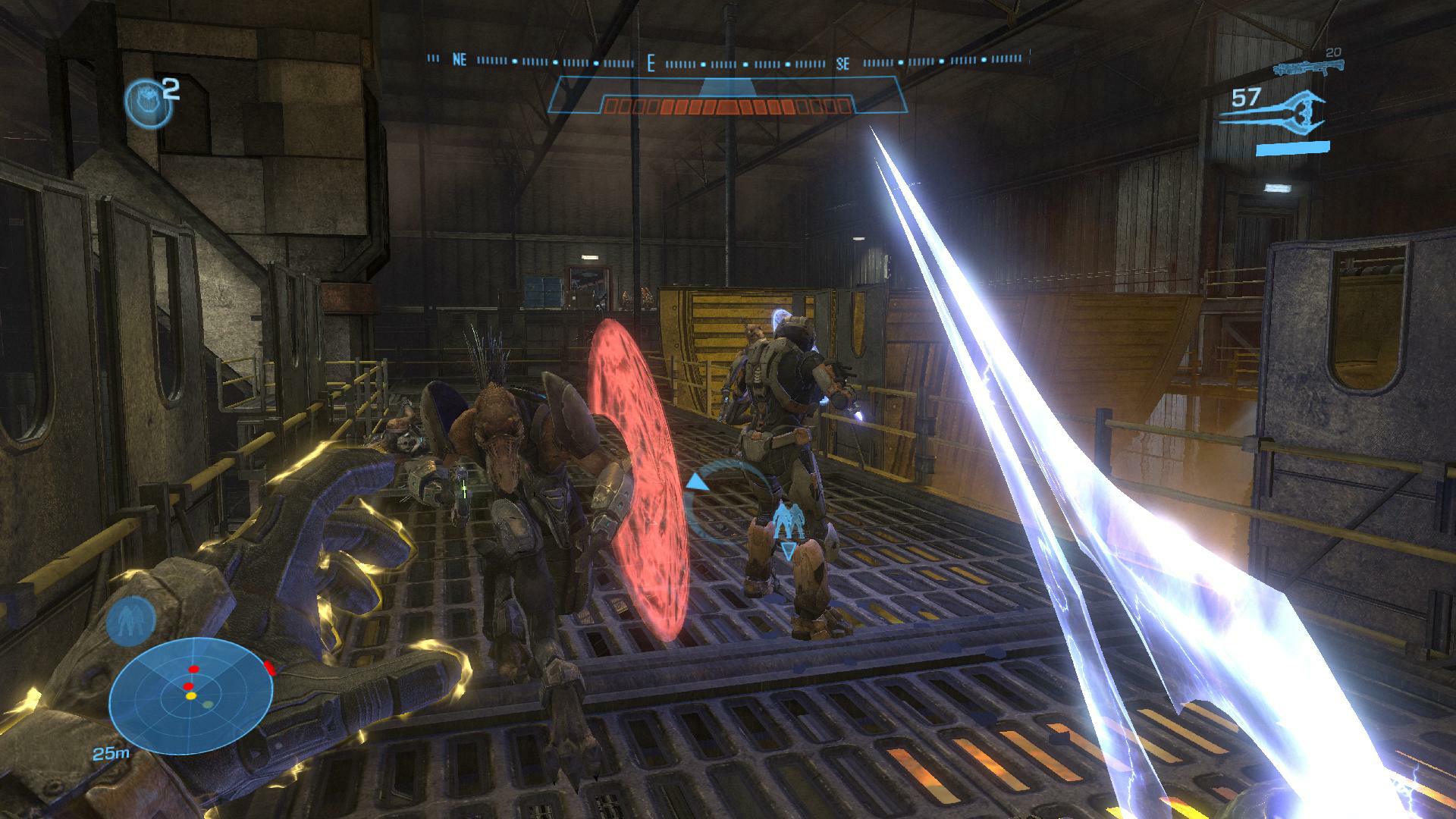
Task: Select the armor ability icon above the radar
Action: [130, 620]
